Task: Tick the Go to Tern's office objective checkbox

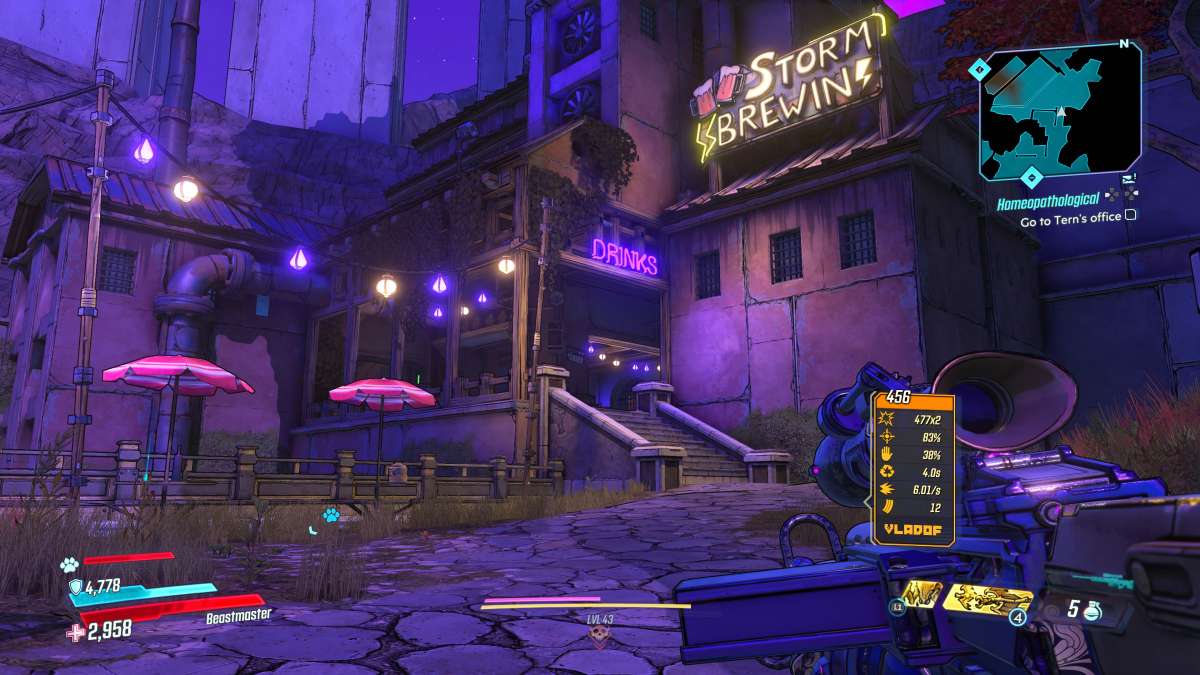Action: tap(1130, 214)
